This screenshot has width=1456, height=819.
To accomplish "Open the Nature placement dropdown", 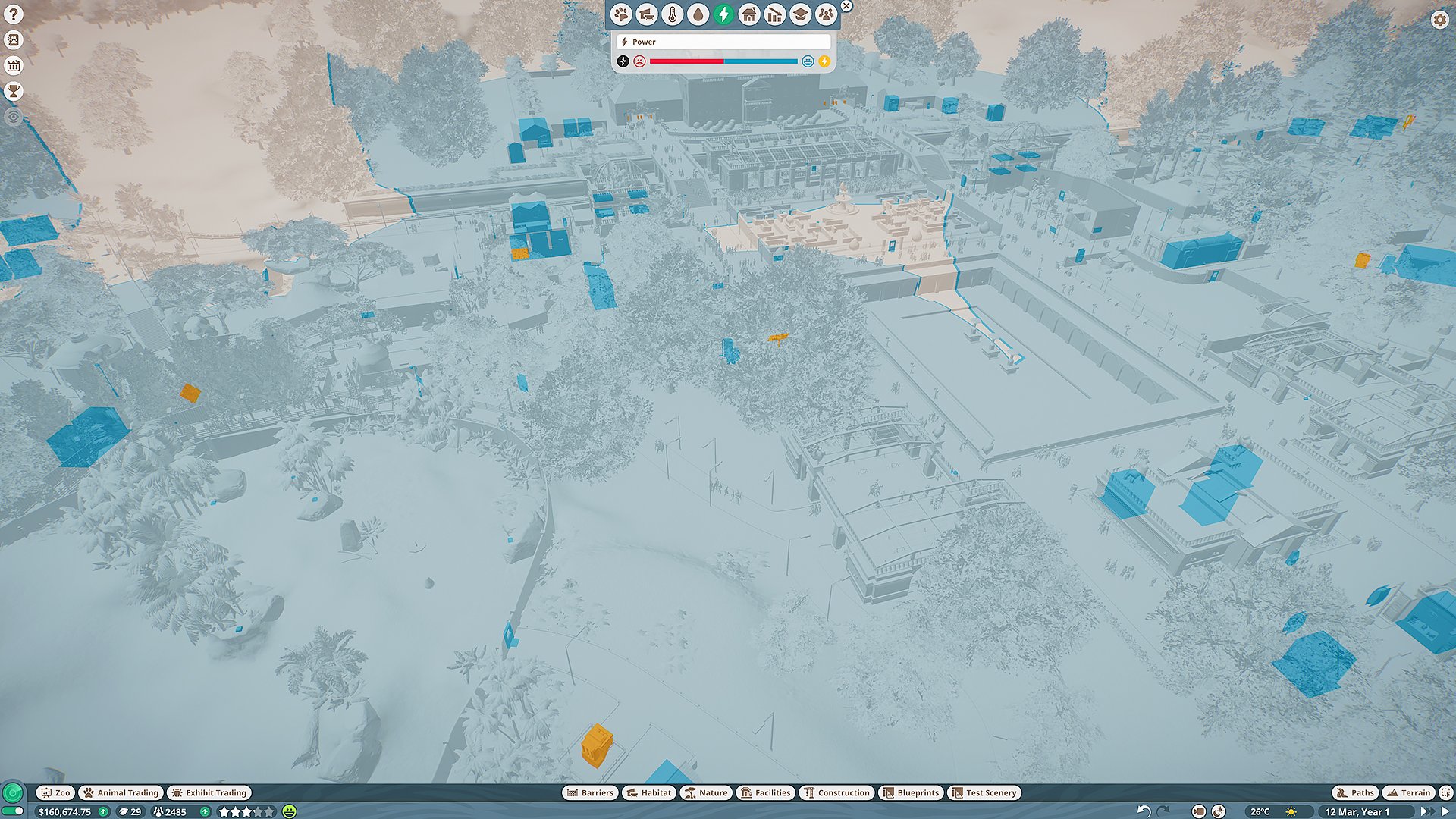I will tap(706, 792).
